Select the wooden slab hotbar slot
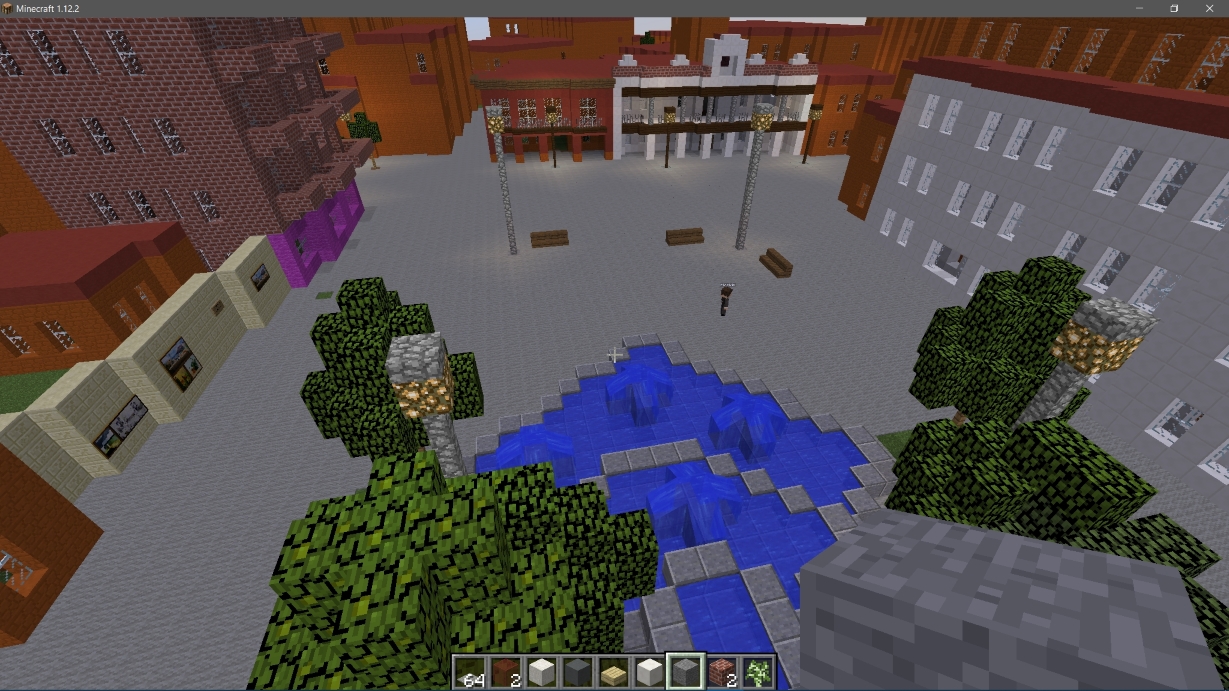The image size is (1229, 691). [614, 672]
